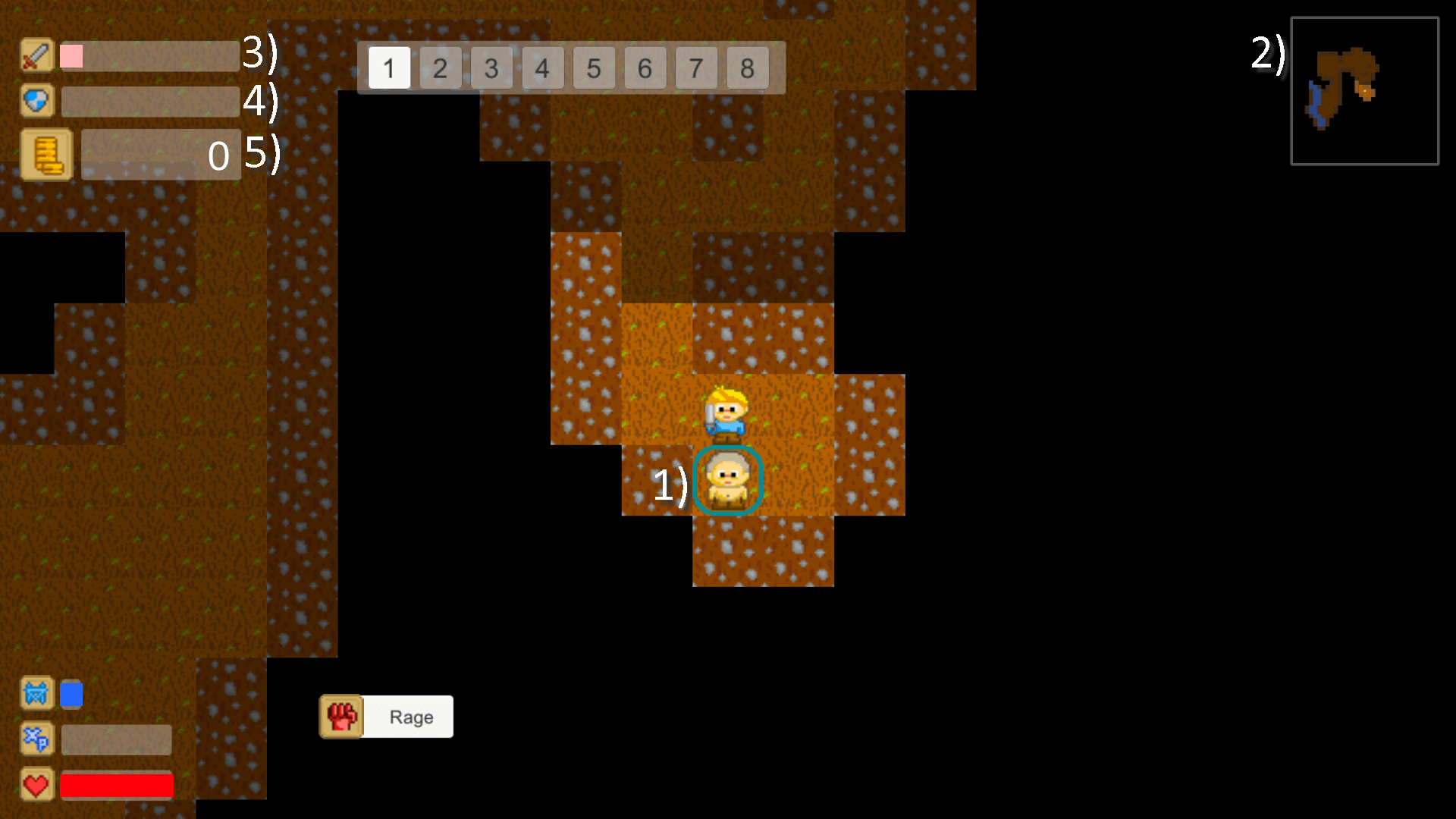
Task: Click the gold coins currency icon
Action: coord(47,154)
